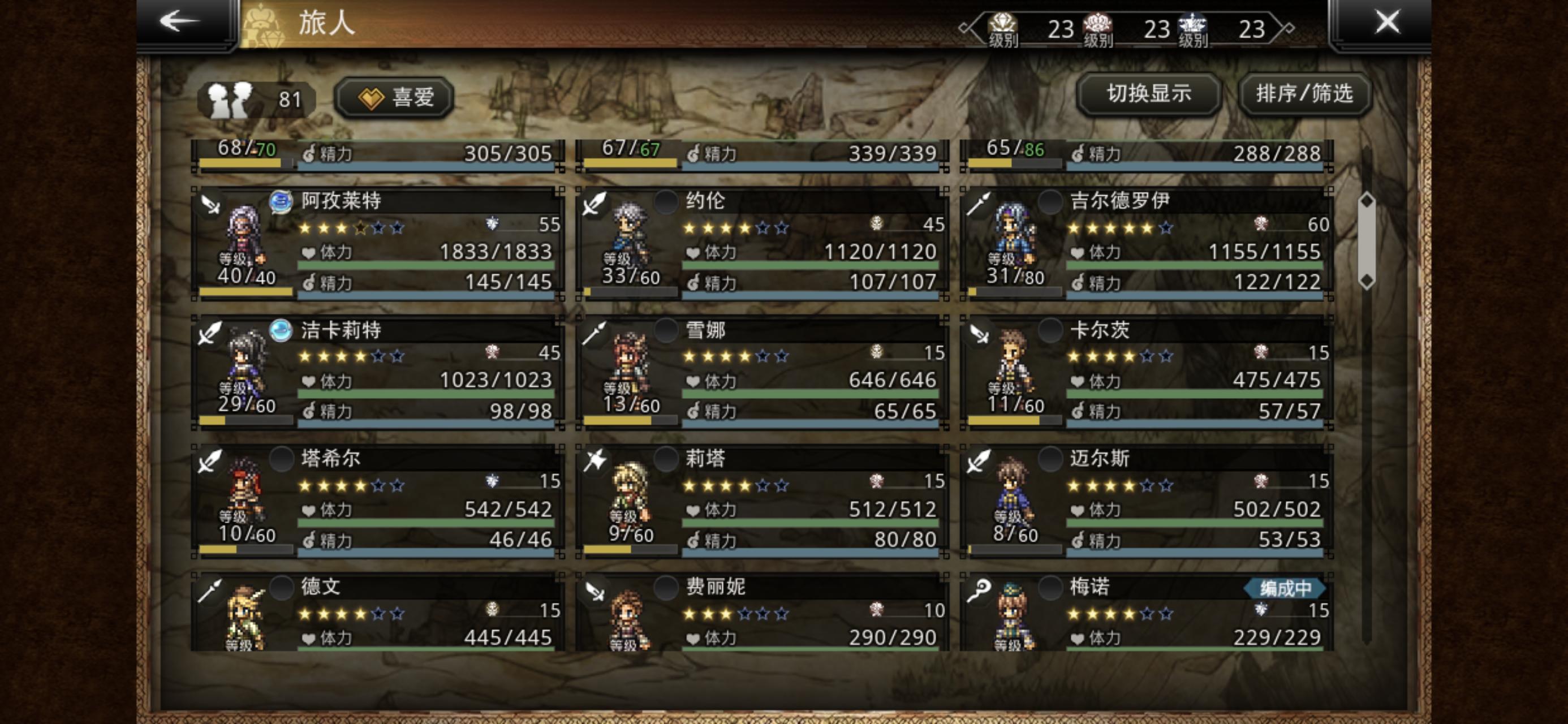
Task: Choose traveler 卡尔茨
Action: pyautogui.click(x=1147, y=372)
